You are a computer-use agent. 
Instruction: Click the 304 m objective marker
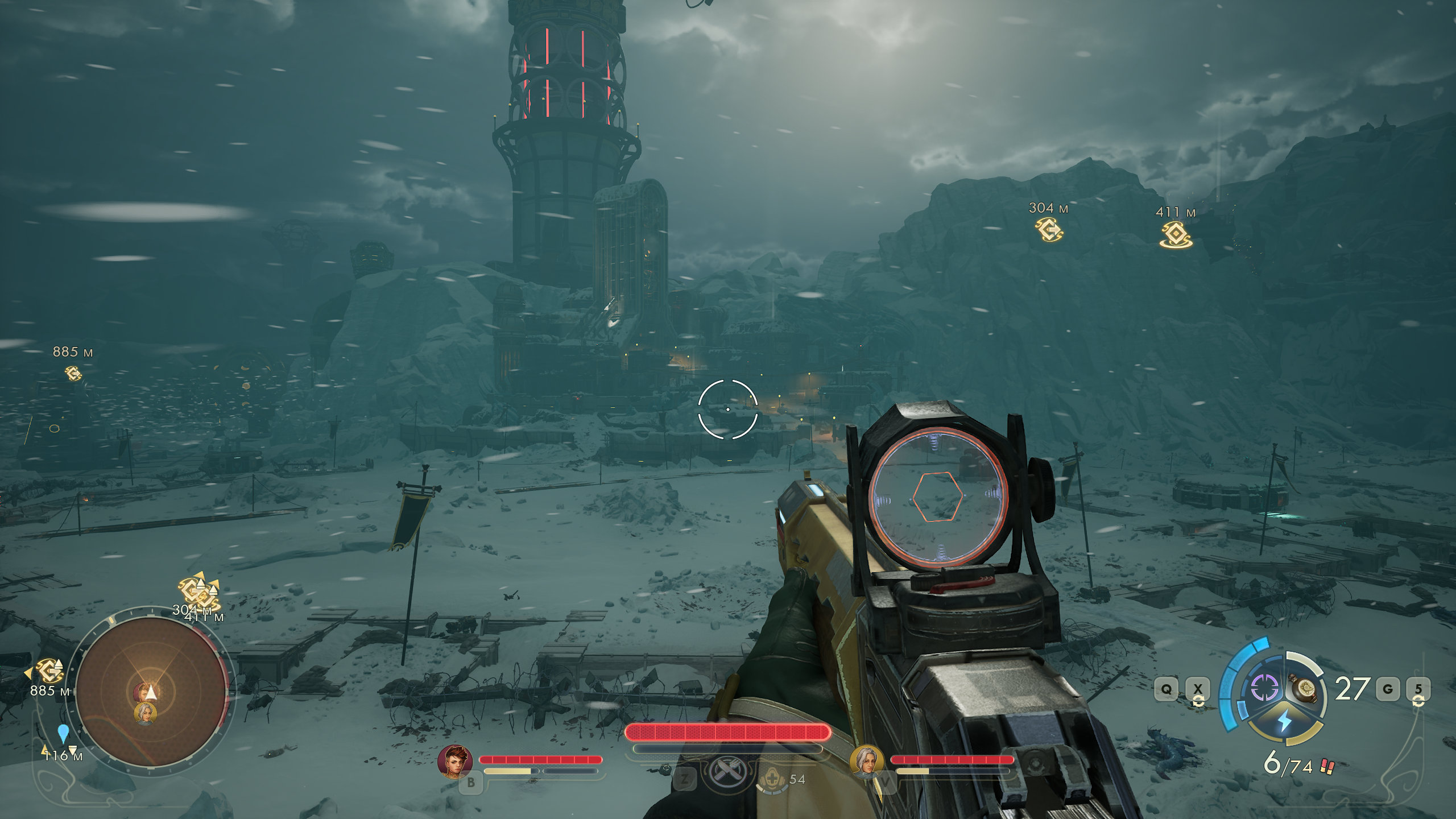tap(1049, 229)
